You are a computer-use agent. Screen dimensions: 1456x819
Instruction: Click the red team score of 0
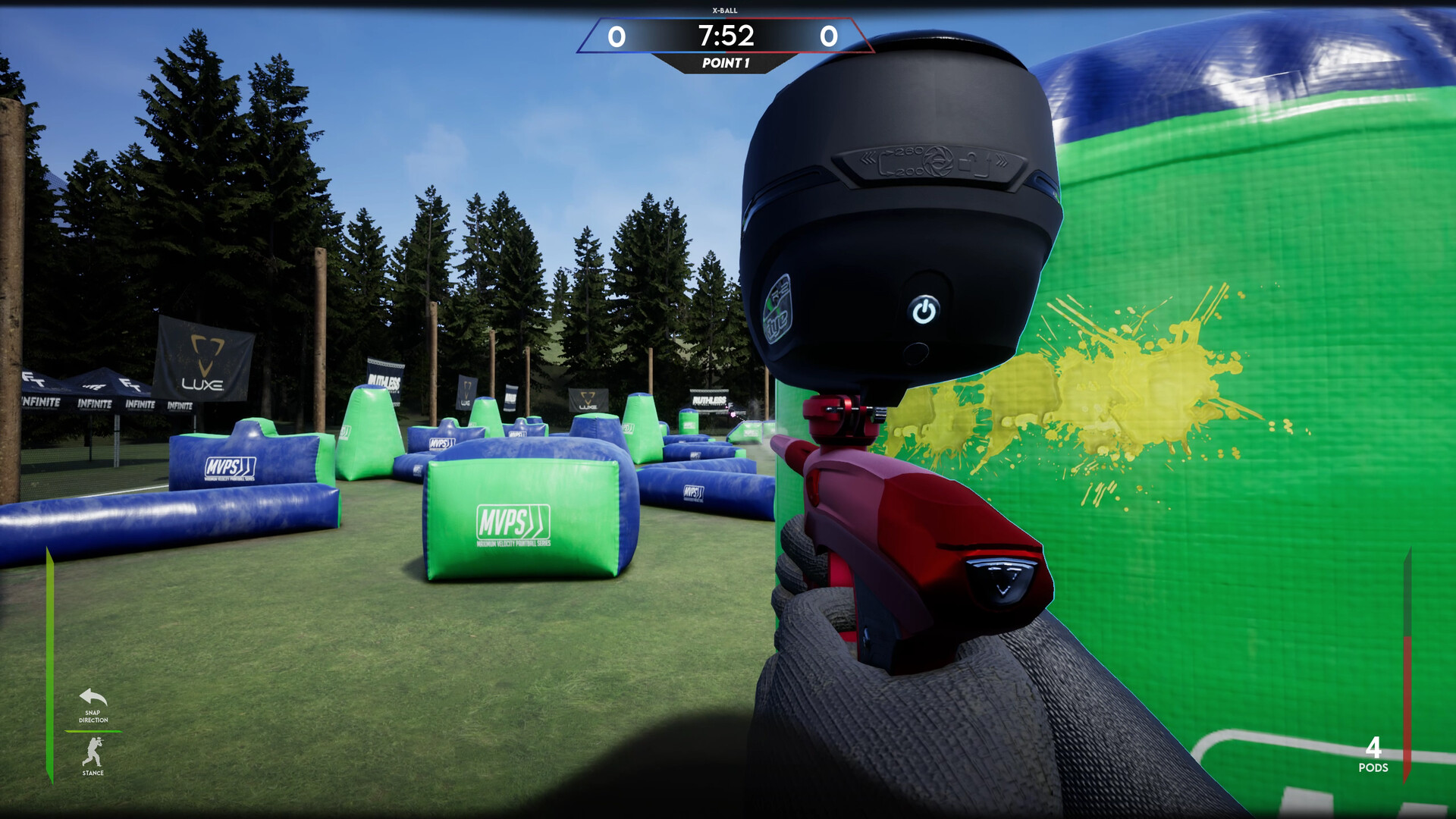coord(830,35)
